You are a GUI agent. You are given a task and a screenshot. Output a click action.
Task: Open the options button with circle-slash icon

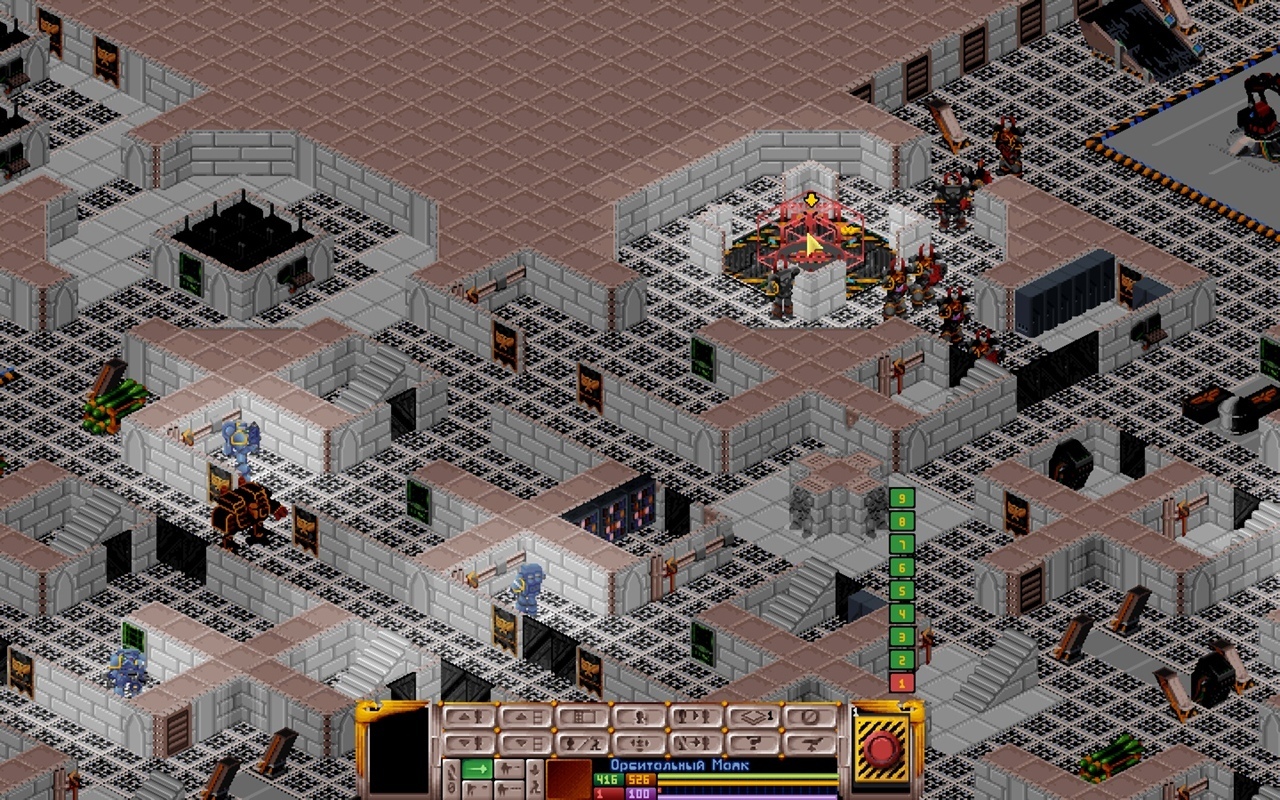(x=810, y=717)
